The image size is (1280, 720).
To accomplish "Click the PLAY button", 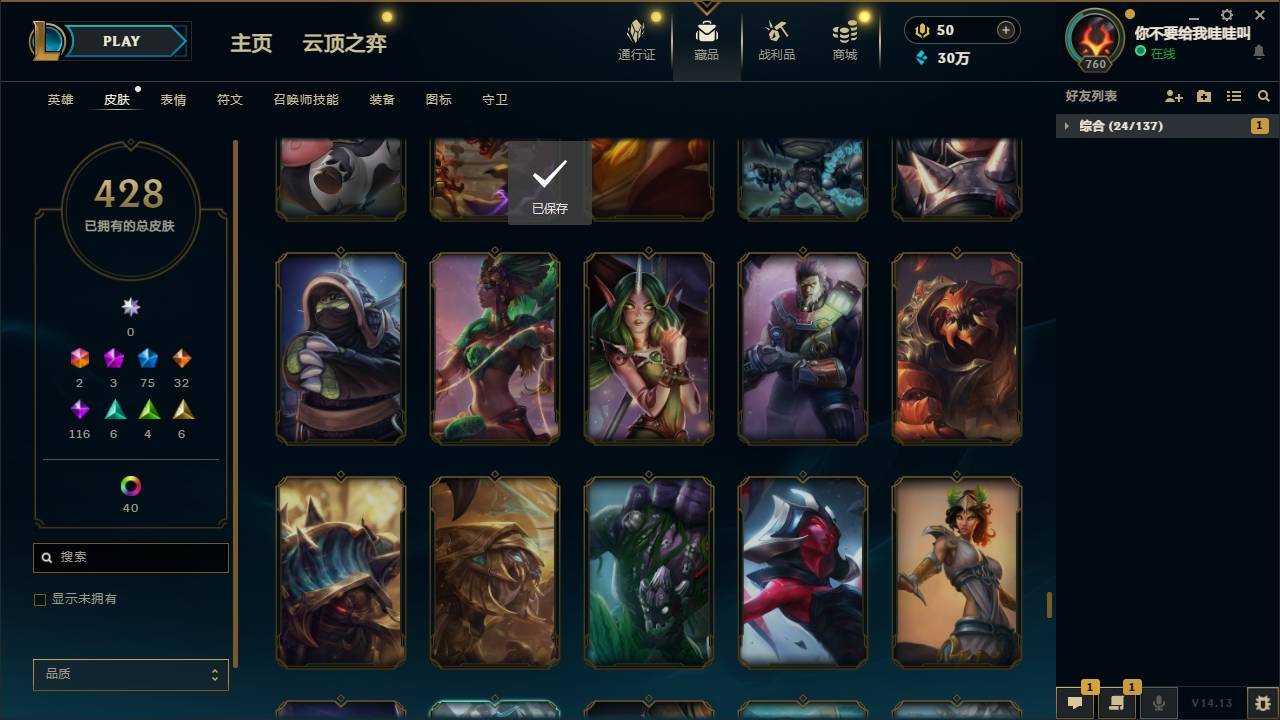I will tap(121, 41).
